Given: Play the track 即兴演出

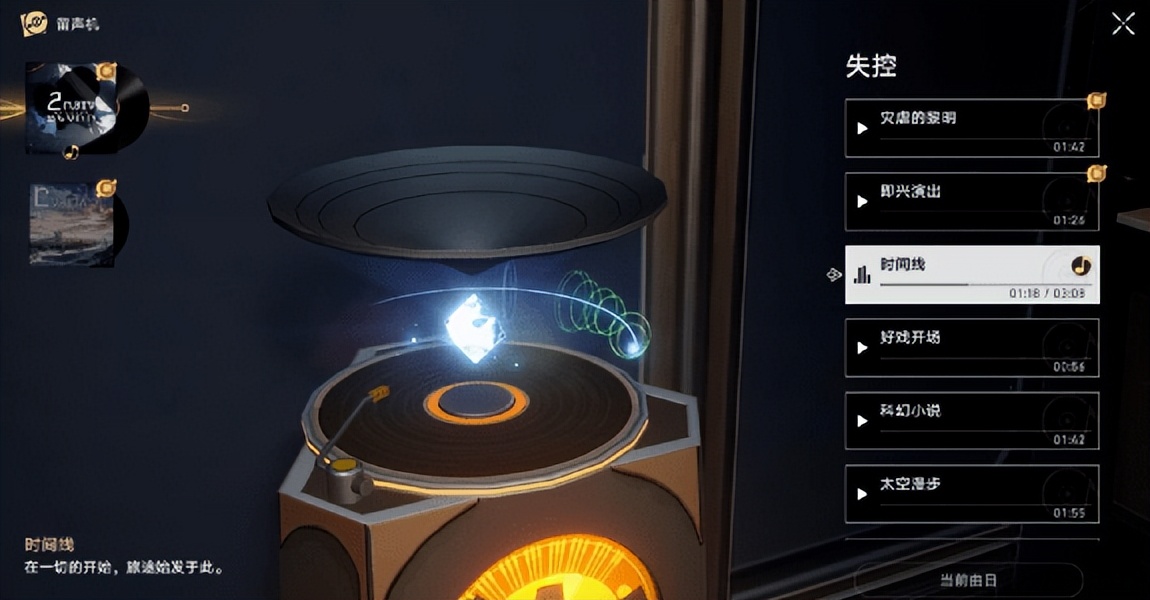Looking at the screenshot, I should [x=862, y=202].
